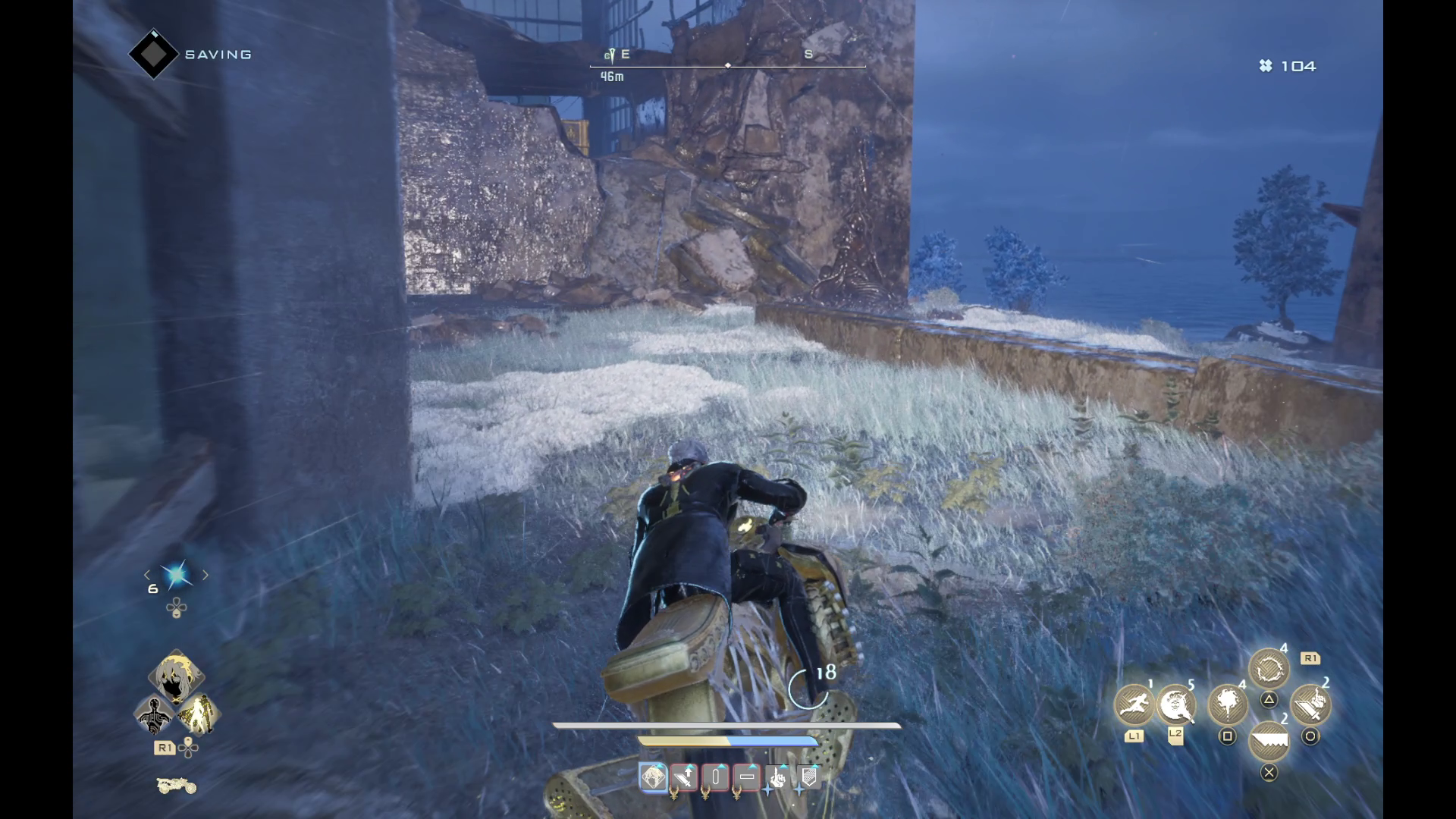Switch to the circuit-body party member
This screenshot has width=1456, height=819.
(155, 714)
